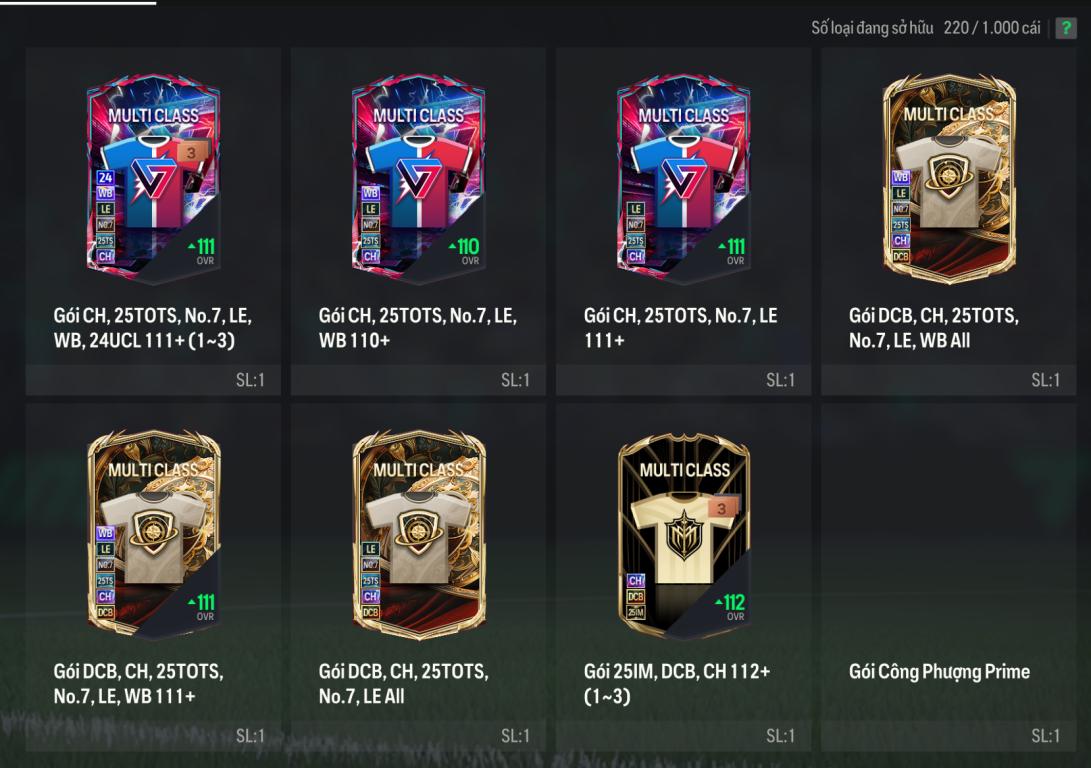The image size is (1091, 768).
Task: Choose the Gói CH, 25TOTS, No.7, LE 111+ pack
Action: click(x=683, y=182)
